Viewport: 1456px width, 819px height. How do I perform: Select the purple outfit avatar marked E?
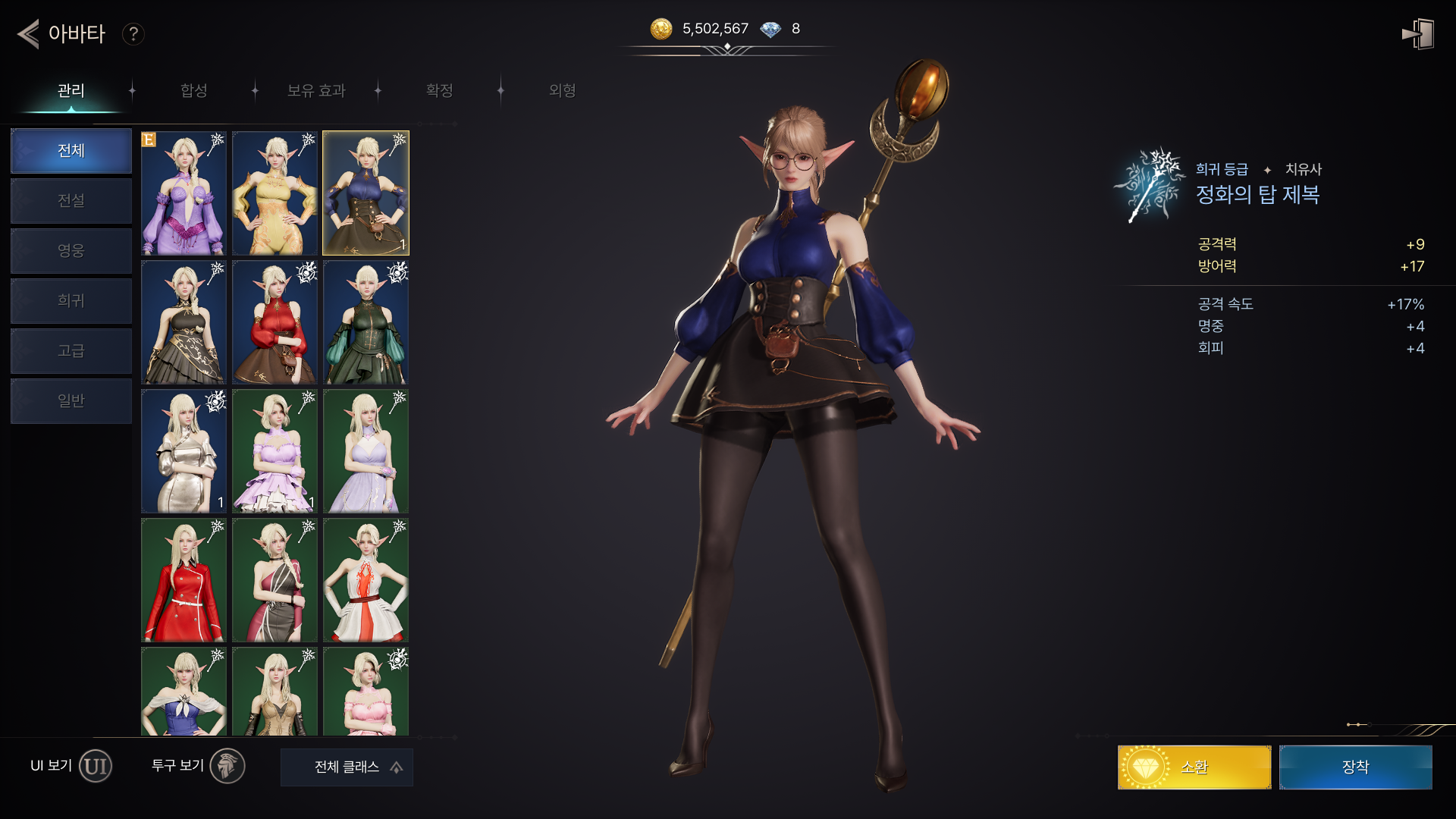[x=184, y=193]
